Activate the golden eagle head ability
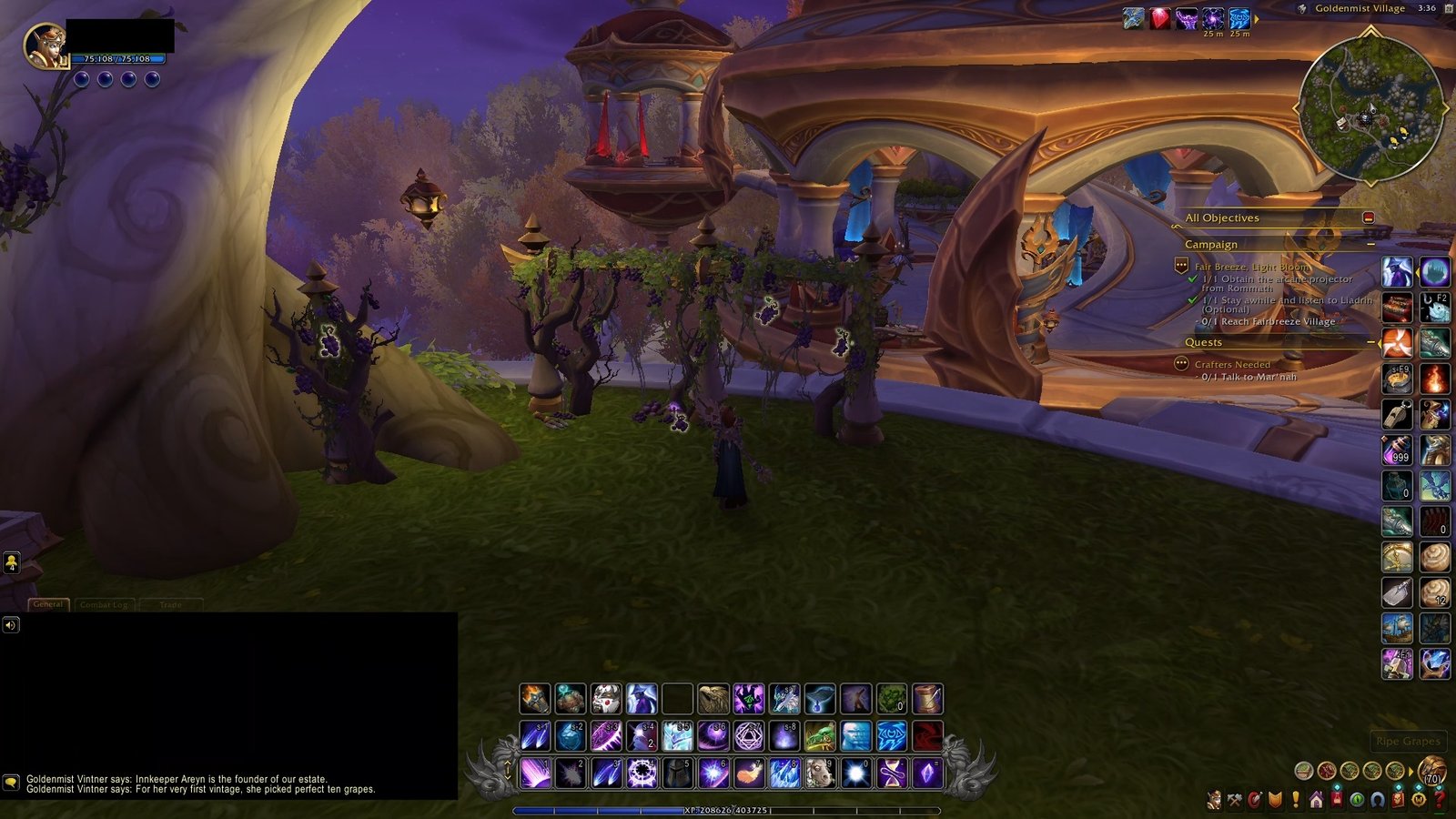Viewport: 1456px width, 819px height. (x=713, y=699)
